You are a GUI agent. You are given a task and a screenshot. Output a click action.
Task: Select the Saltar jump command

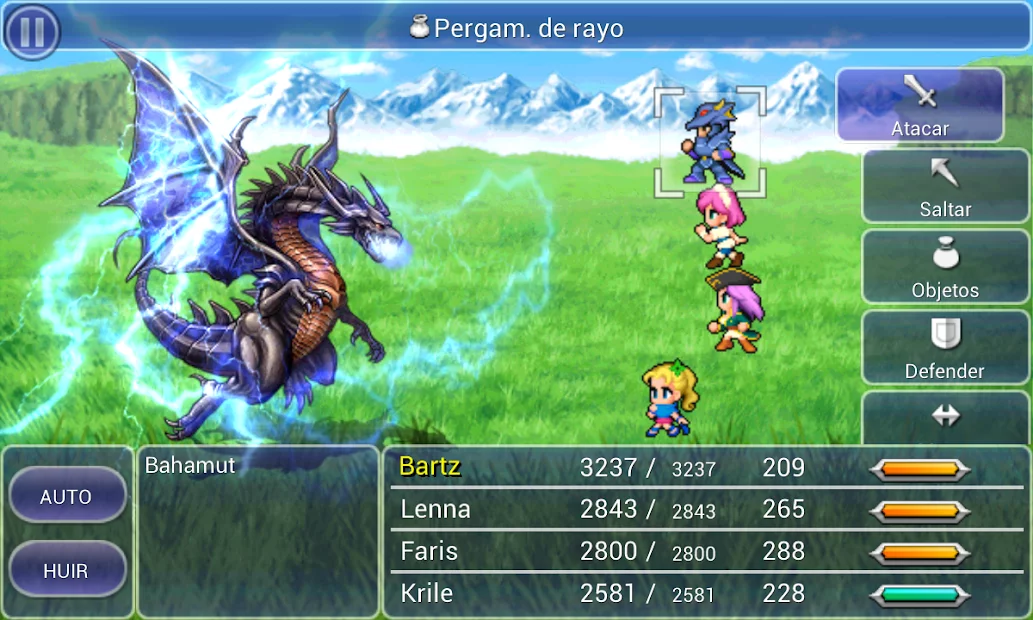click(945, 186)
